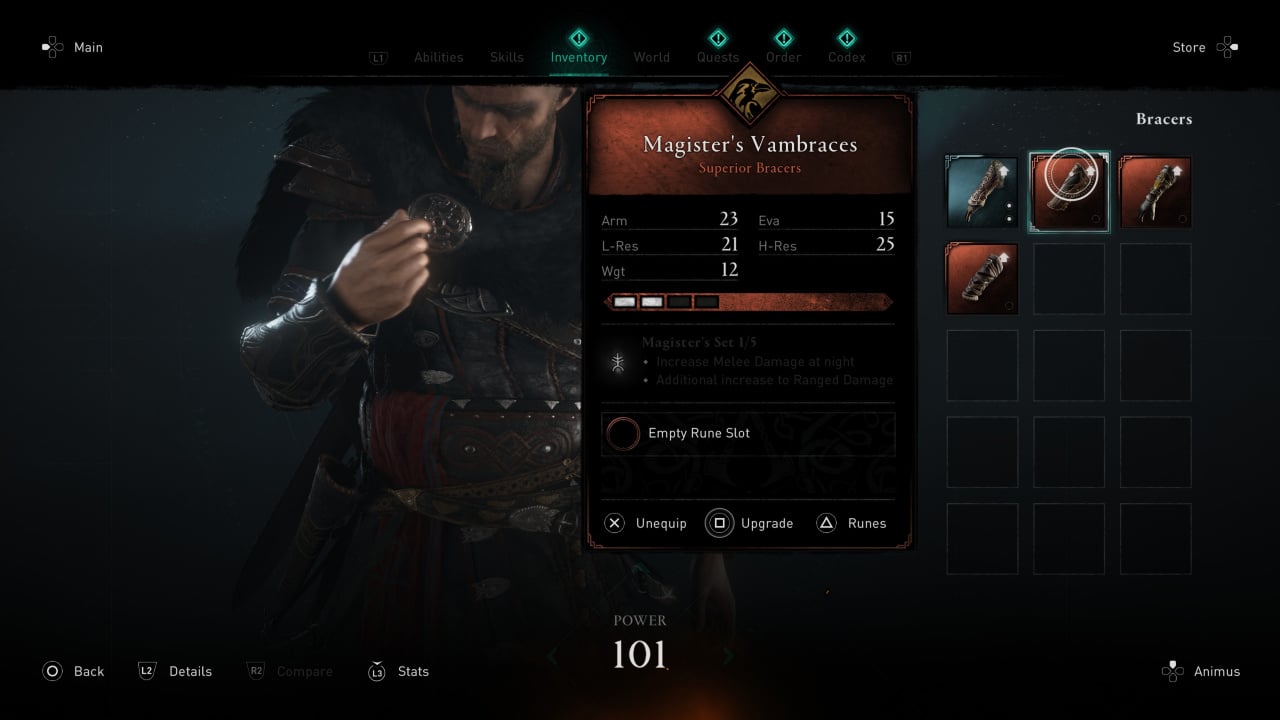Show item Details
The image size is (1280, 720).
[190, 671]
